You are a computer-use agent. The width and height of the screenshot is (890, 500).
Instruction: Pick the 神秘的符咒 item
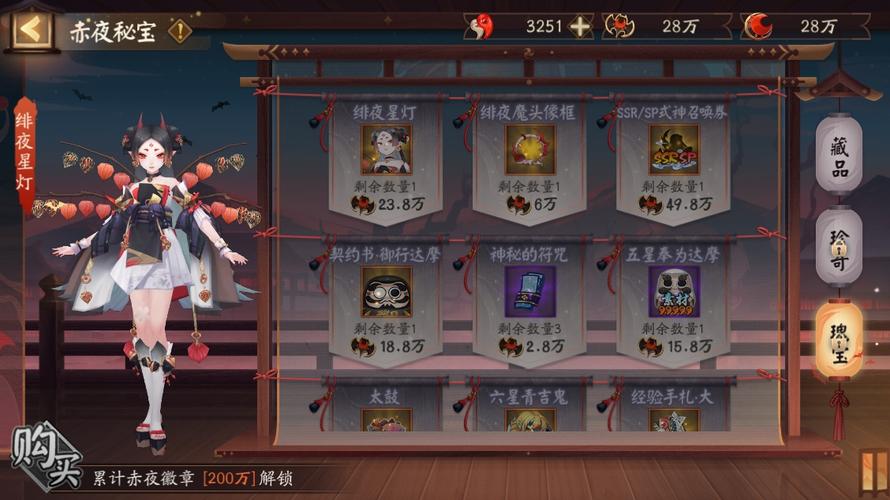(530, 292)
